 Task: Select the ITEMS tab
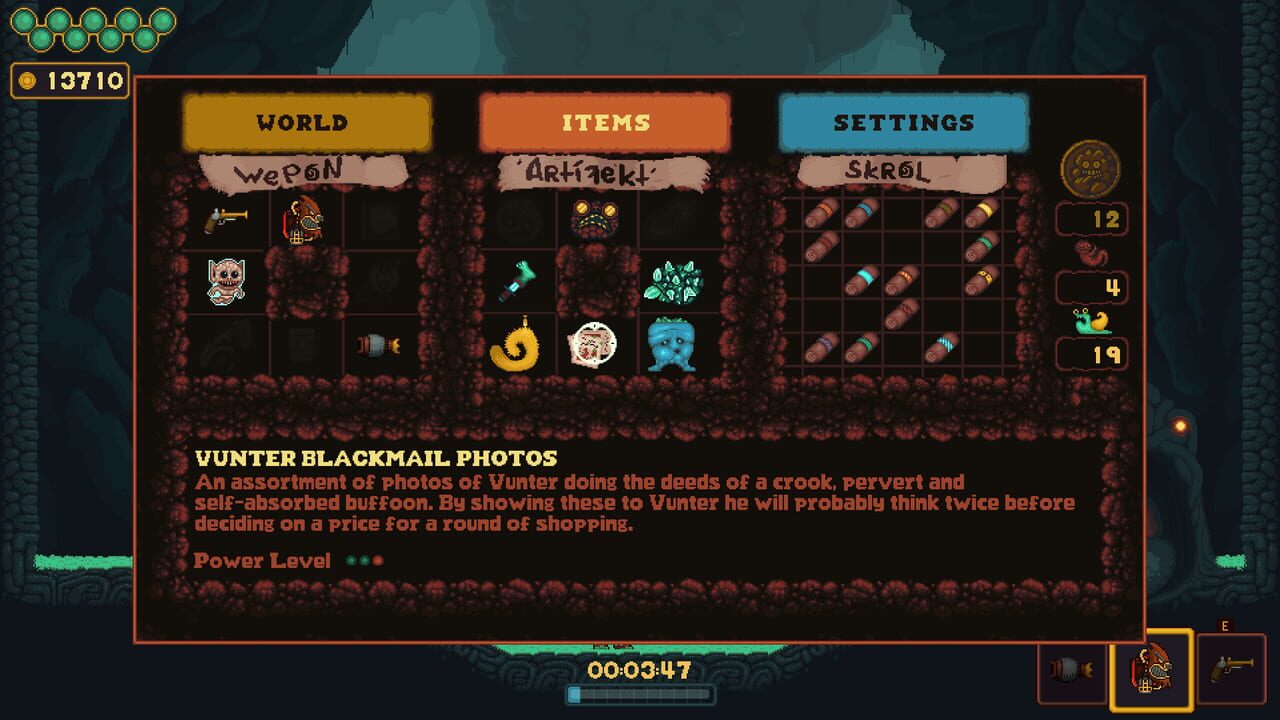603,122
